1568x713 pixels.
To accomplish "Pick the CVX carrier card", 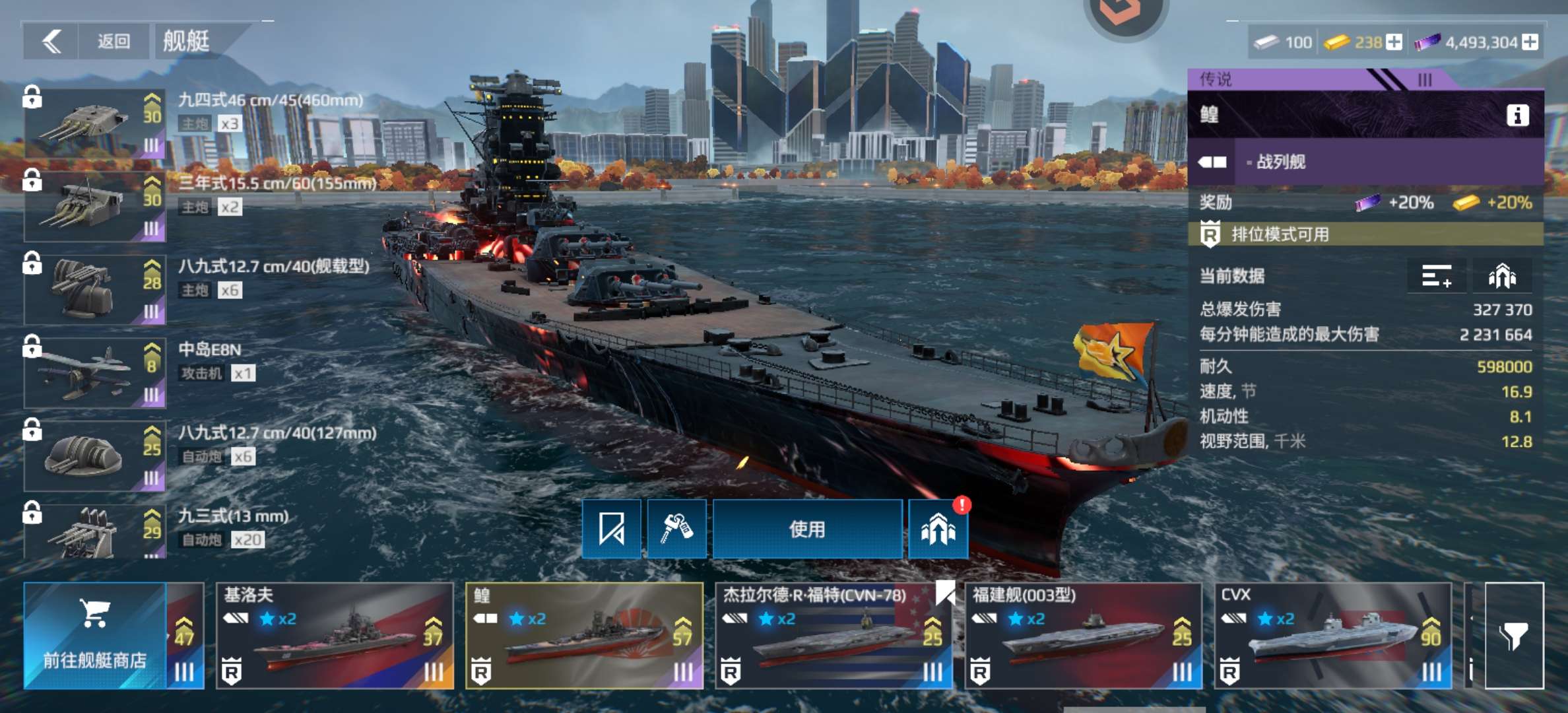I will [1332, 636].
